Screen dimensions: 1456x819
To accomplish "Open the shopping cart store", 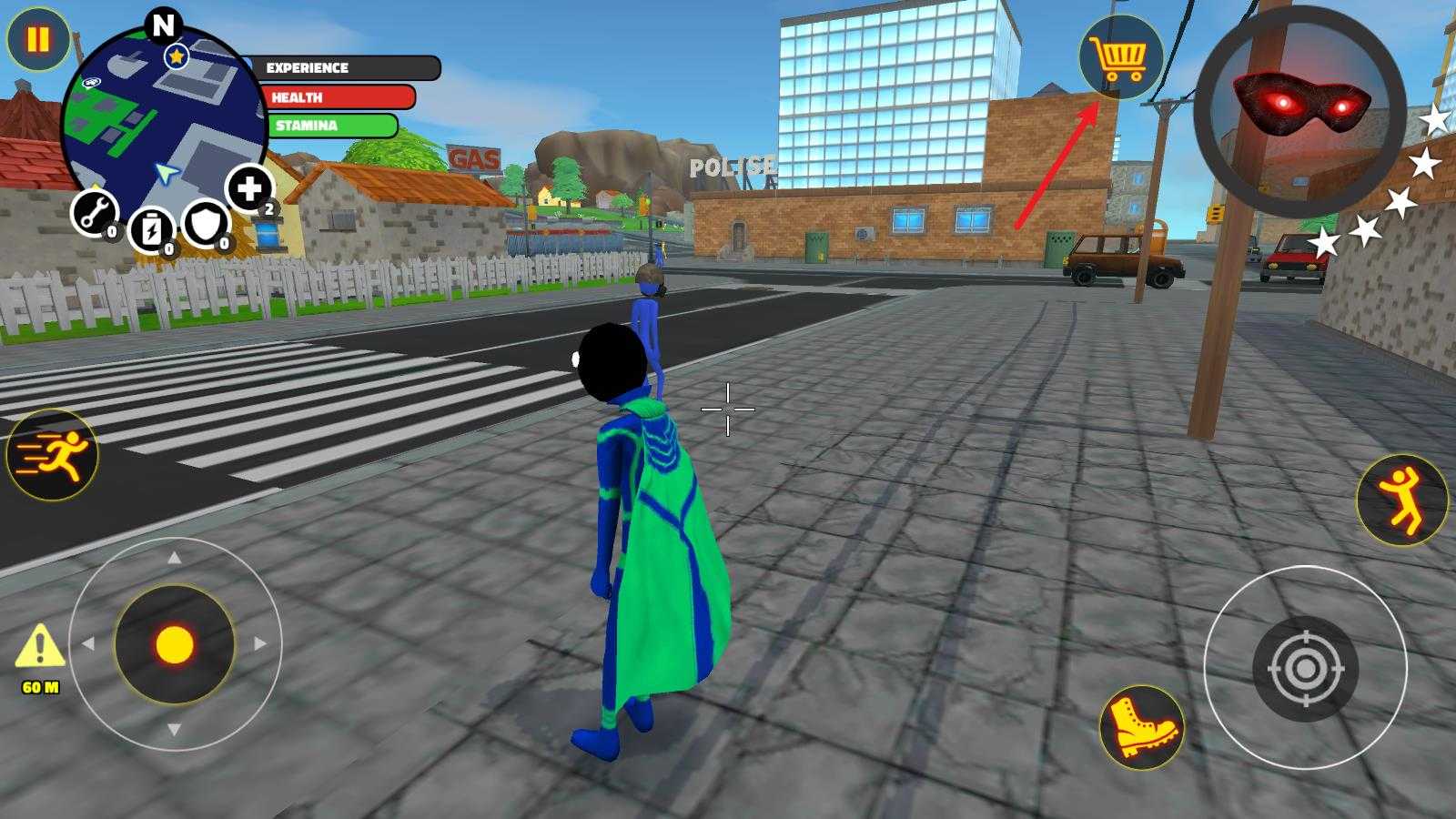I will 1121,56.
